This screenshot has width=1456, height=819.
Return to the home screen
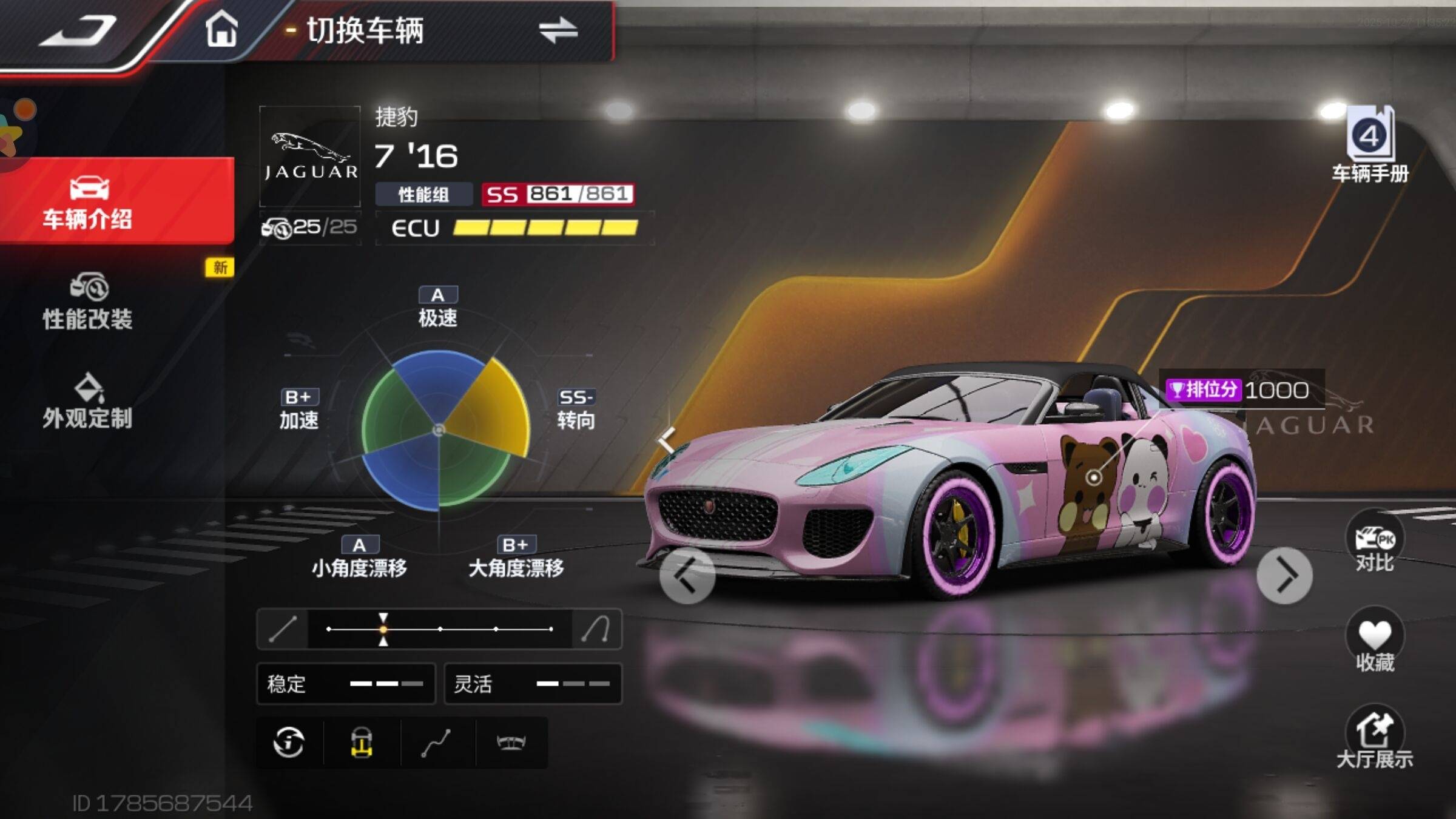221,29
